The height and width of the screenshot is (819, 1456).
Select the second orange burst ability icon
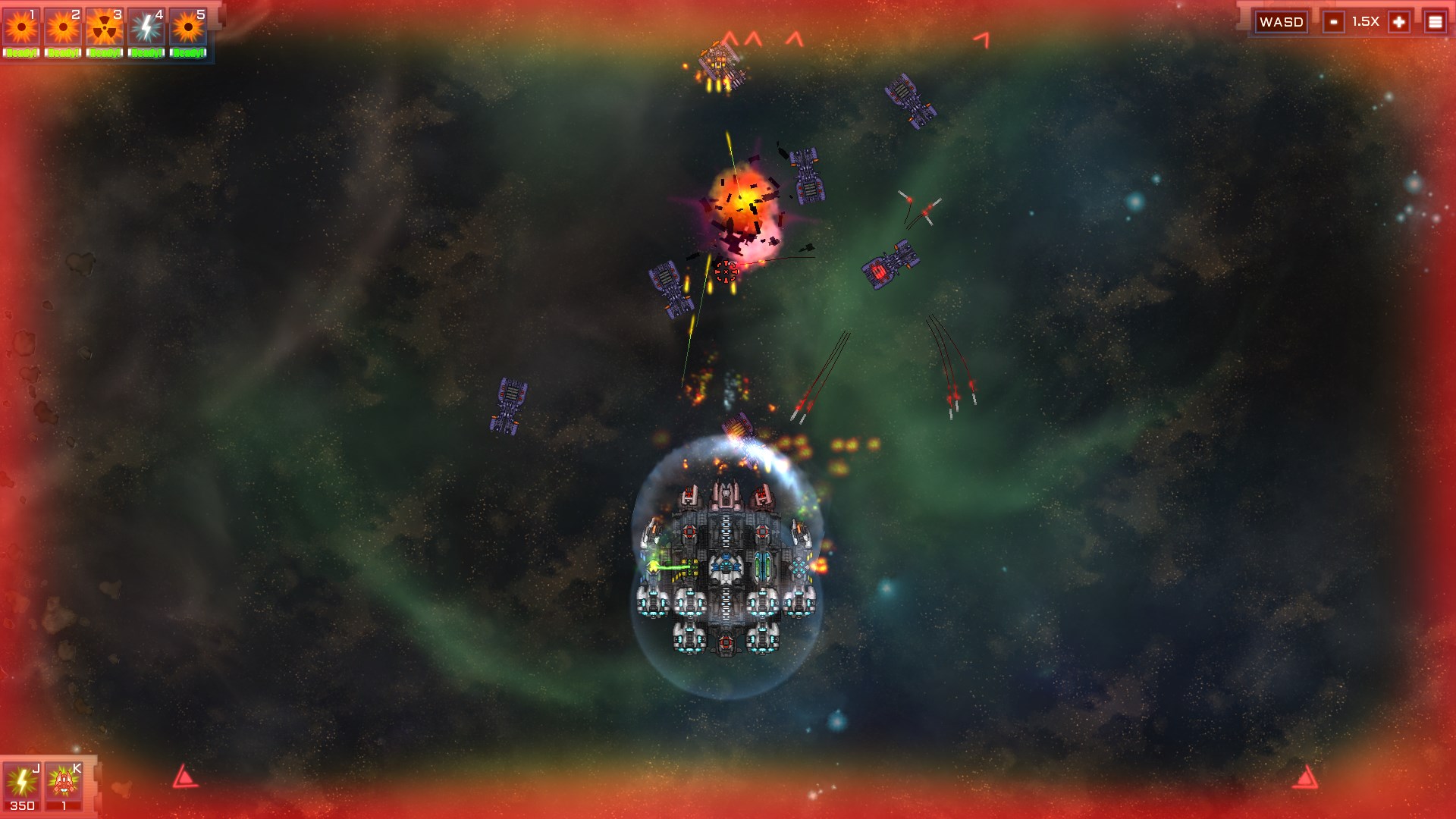[63, 25]
